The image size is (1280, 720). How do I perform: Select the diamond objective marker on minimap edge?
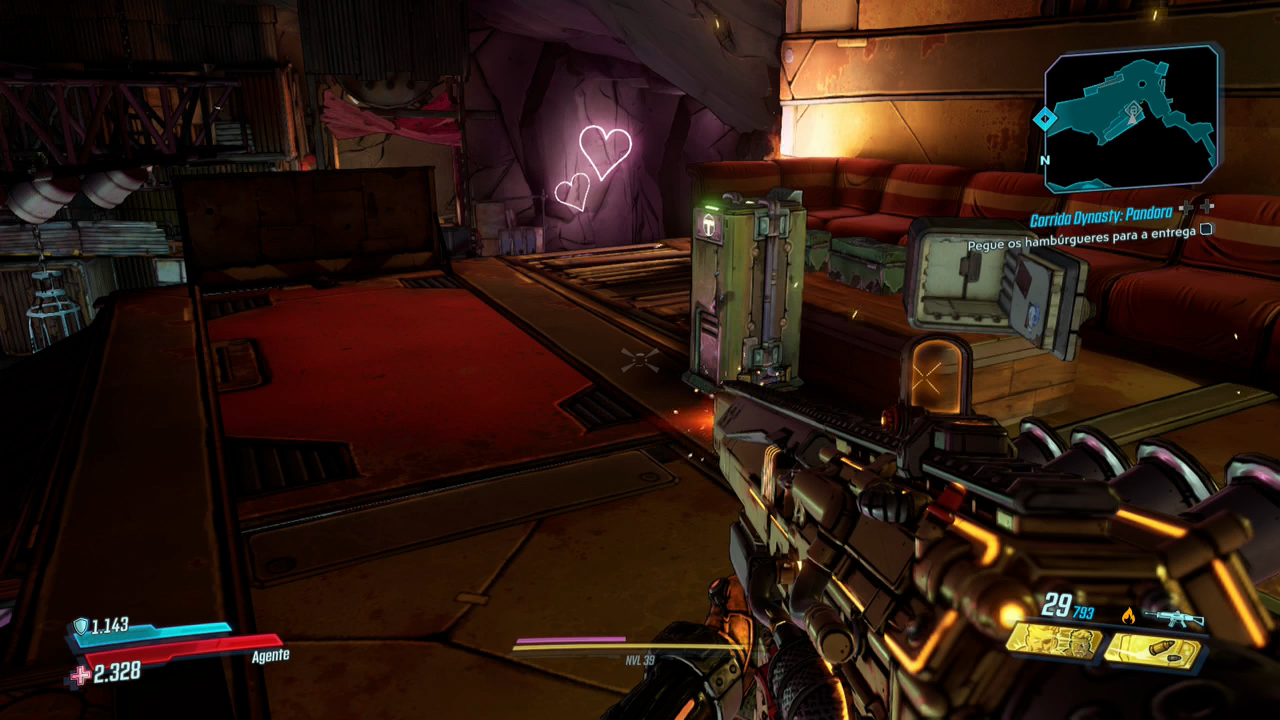tap(1045, 119)
